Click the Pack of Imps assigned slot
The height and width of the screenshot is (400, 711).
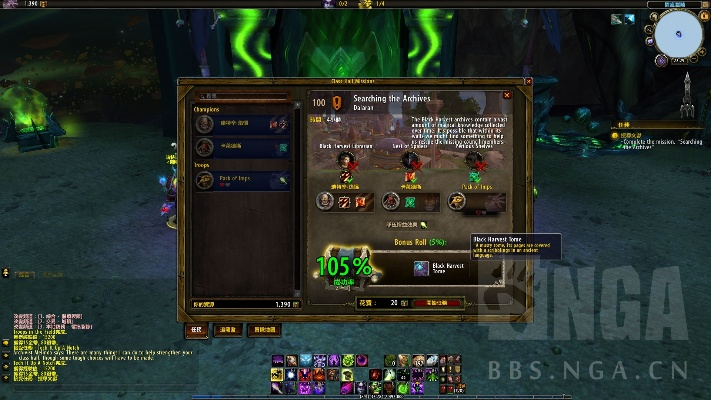click(456, 201)
